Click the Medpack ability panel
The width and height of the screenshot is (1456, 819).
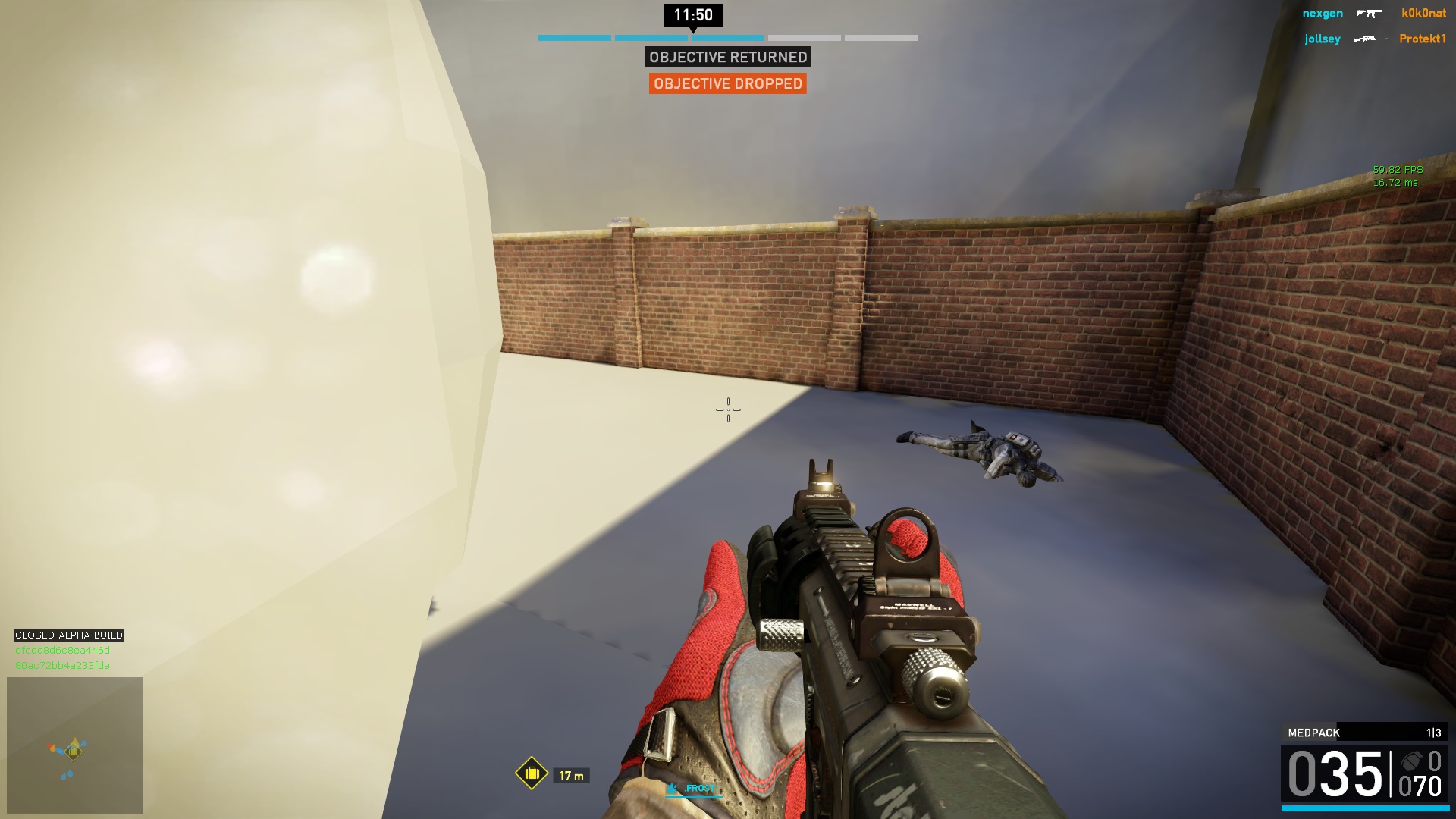pyautogui.click(x=1364, y=733)
